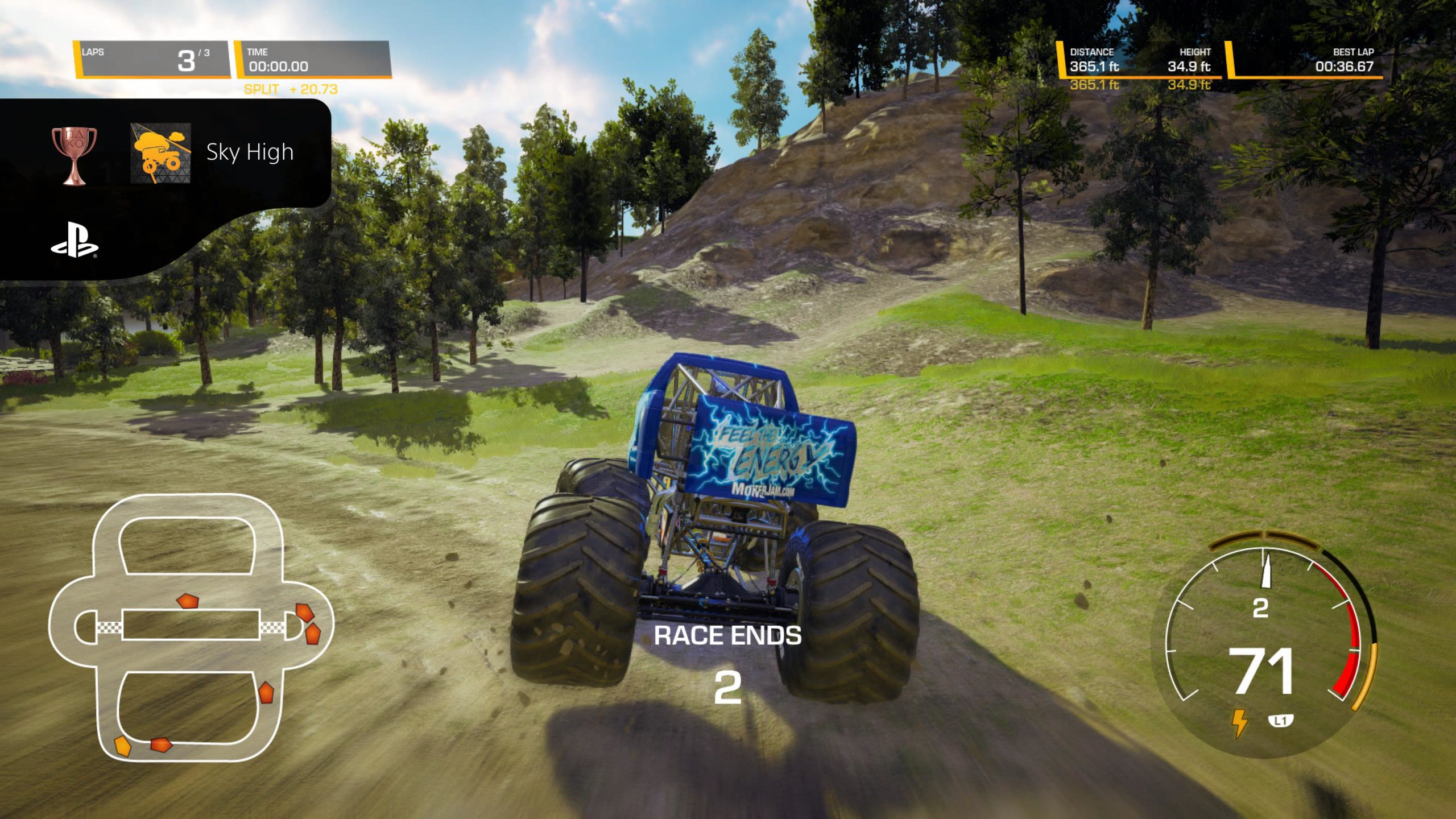Select the Sky High trophy thumbnail

point(160,154)
